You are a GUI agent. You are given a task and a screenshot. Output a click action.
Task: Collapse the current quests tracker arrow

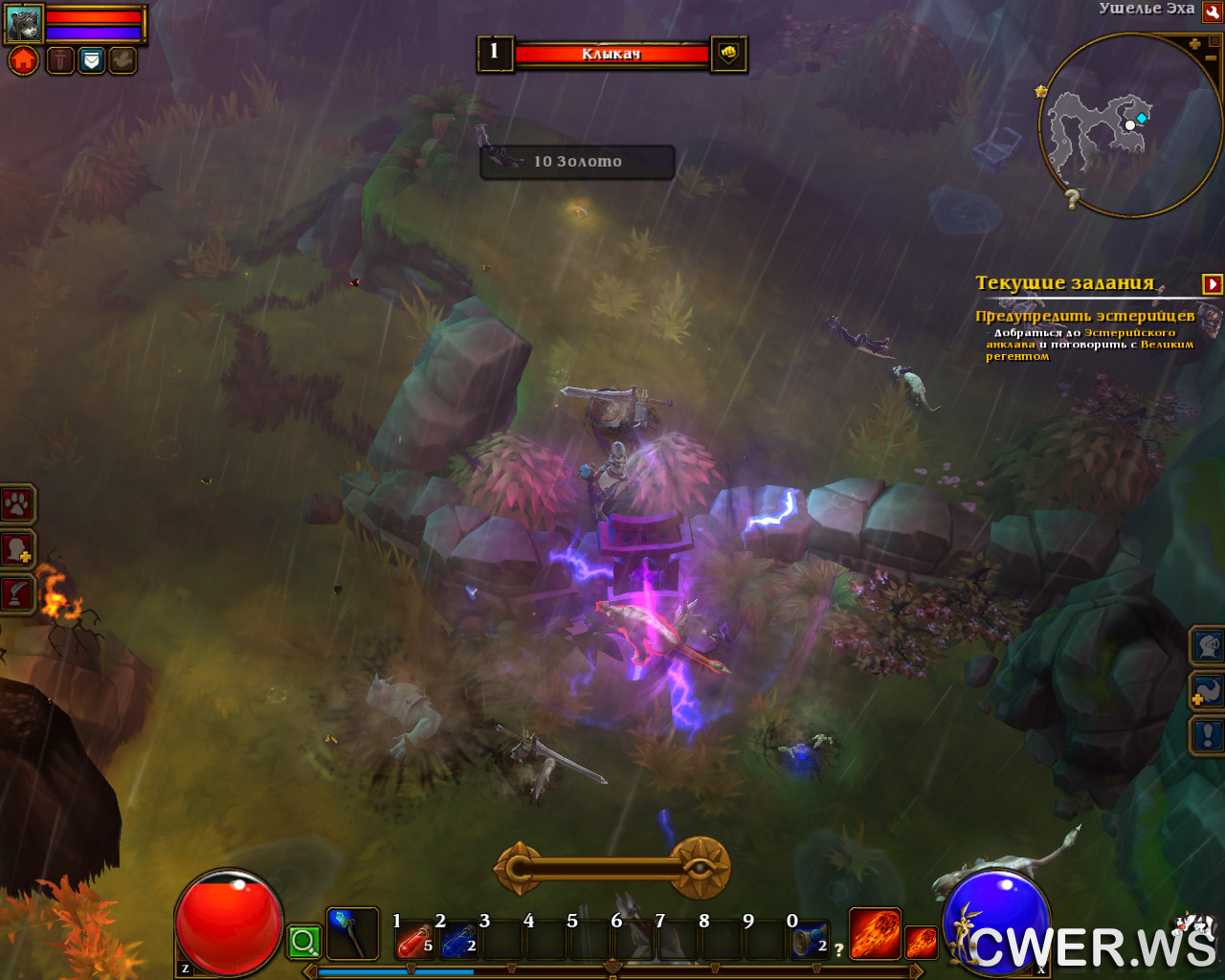tap(1212, 284)
